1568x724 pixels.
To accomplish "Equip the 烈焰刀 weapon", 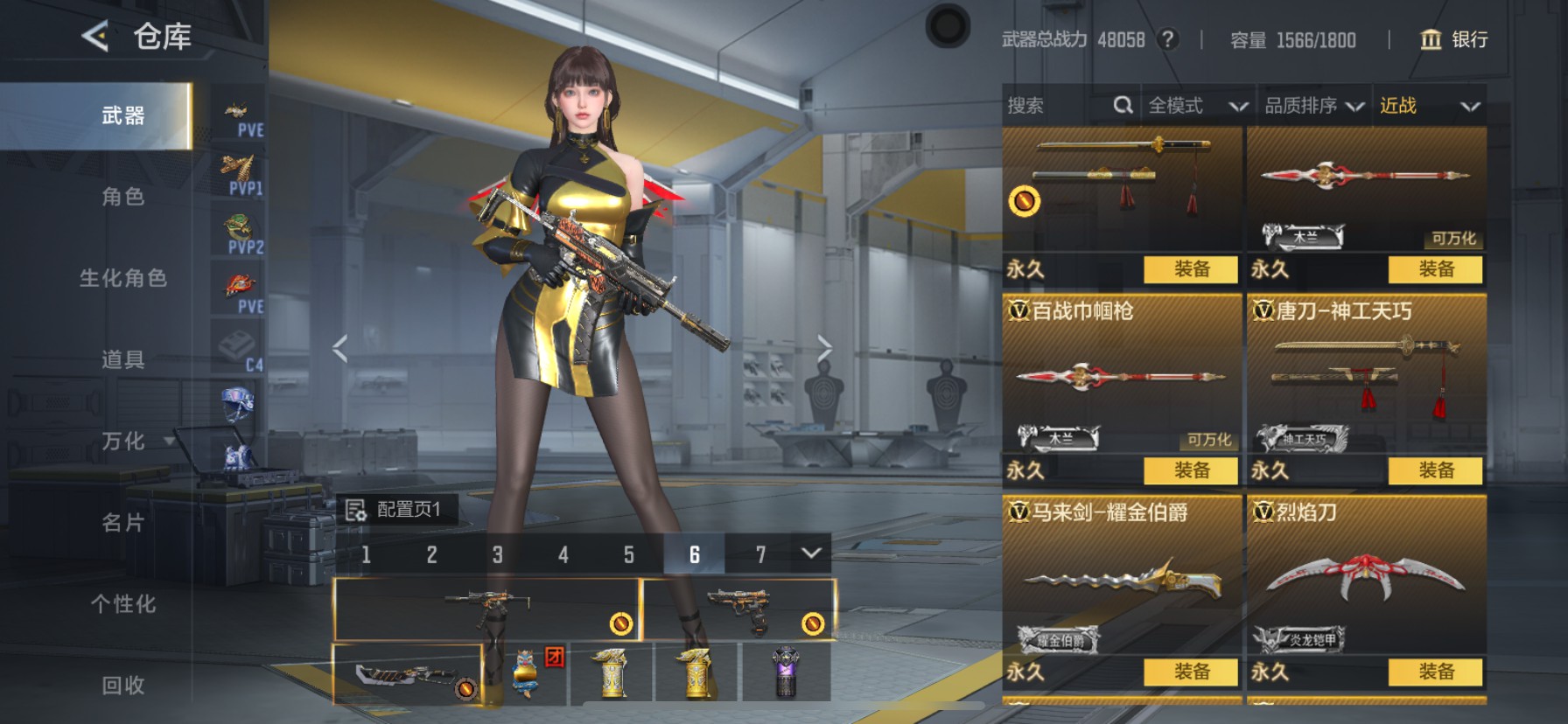I will tap(1436, 672).
